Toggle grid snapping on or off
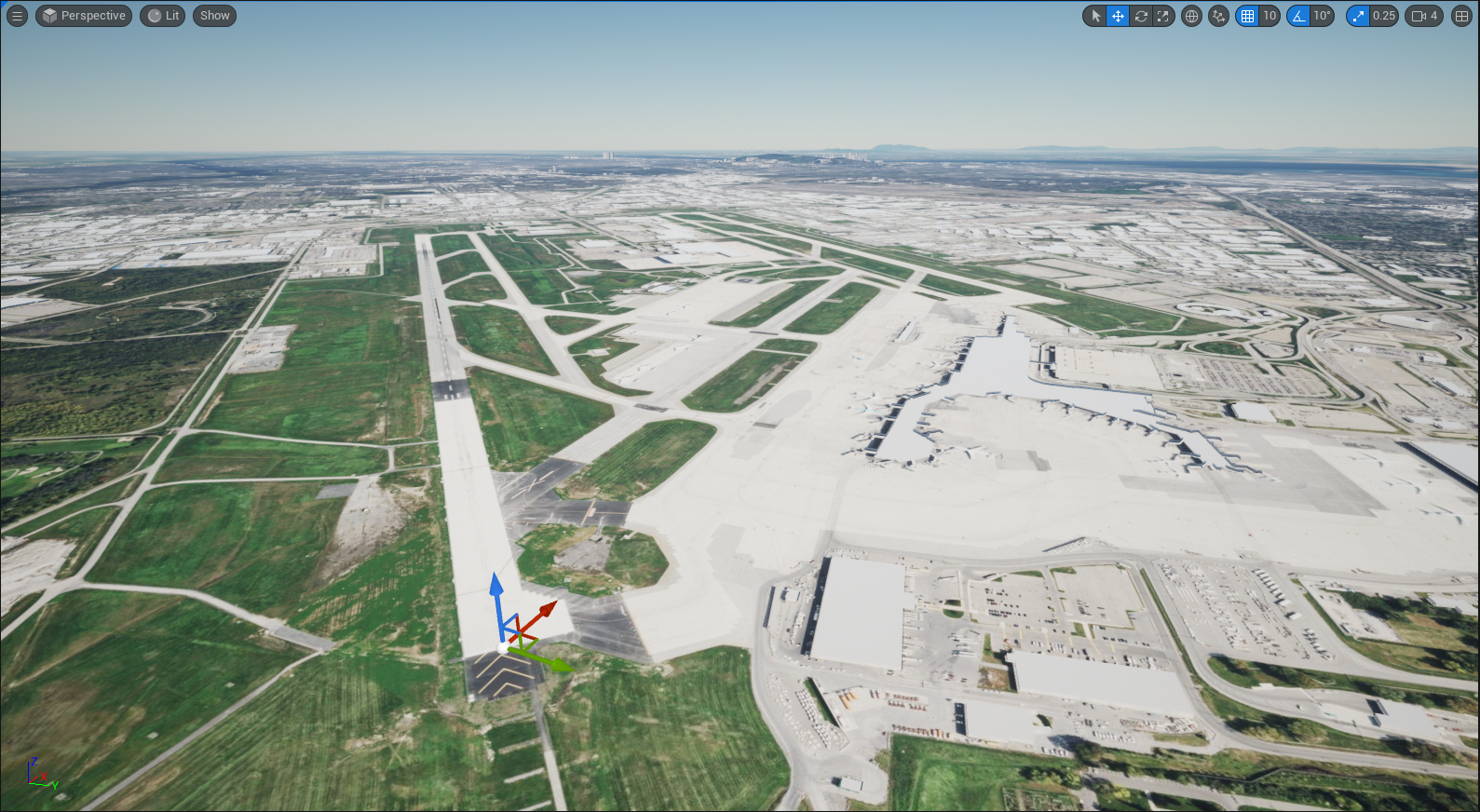The image size is (1480, 812). [x=1247, y=16]
